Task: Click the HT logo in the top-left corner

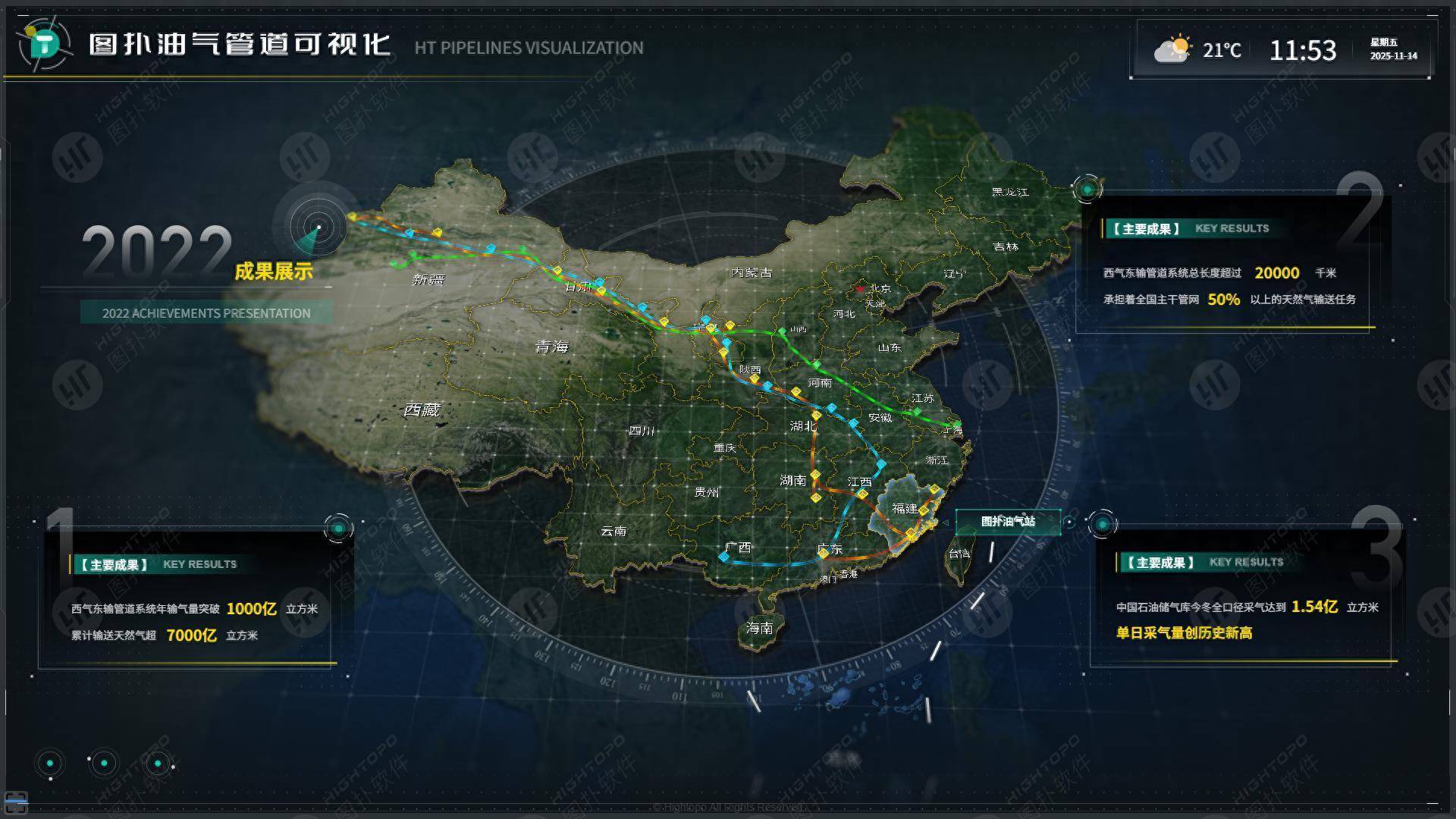Action: [42, 43]
